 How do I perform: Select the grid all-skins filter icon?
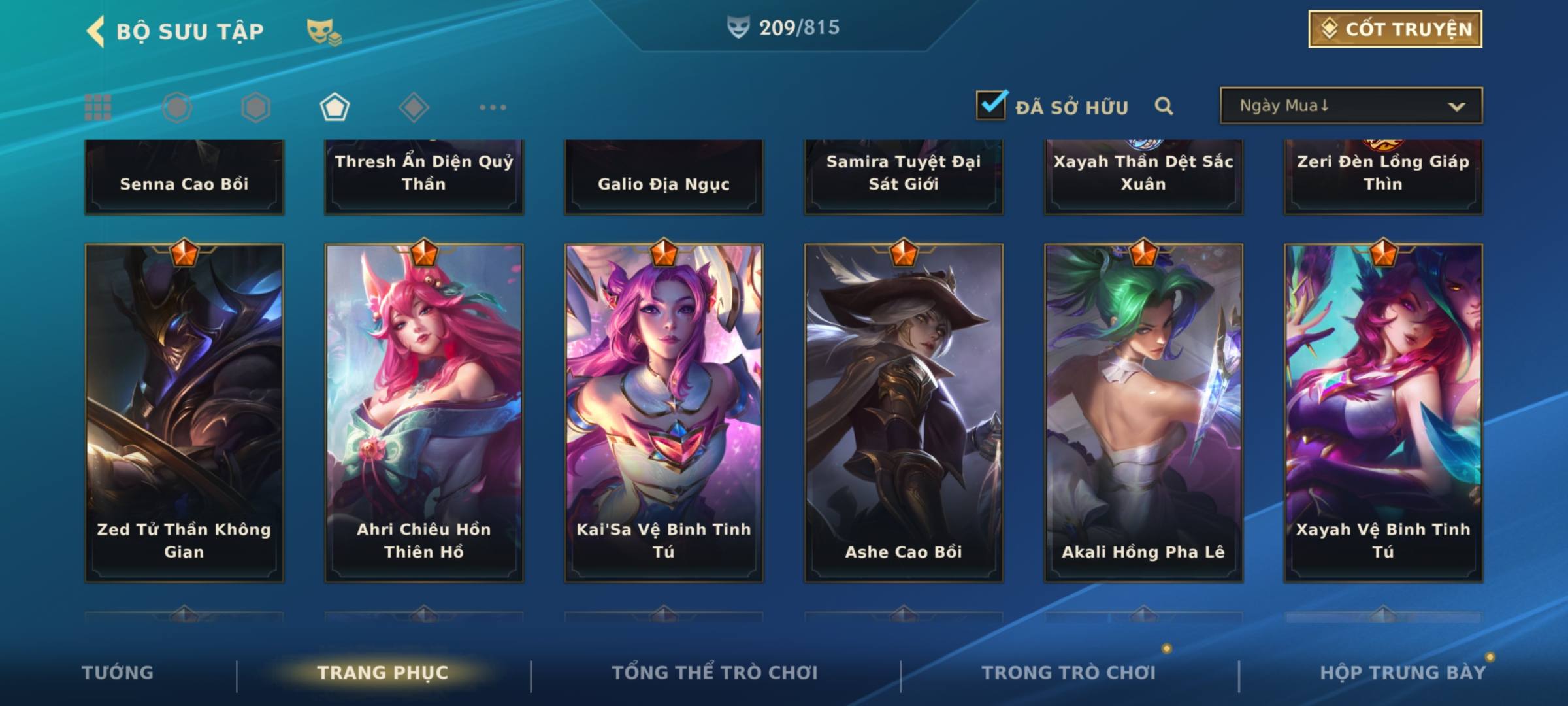[98, 107]
